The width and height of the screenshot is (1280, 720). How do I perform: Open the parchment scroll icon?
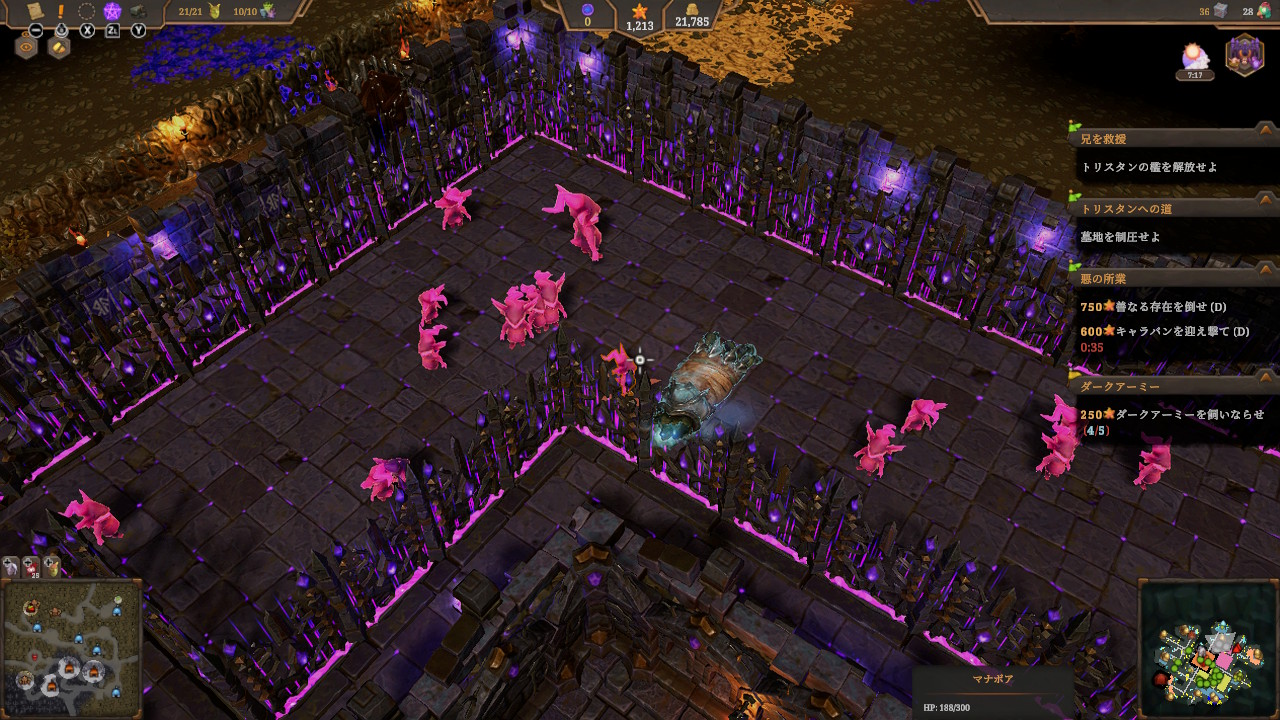coord(35,11)
